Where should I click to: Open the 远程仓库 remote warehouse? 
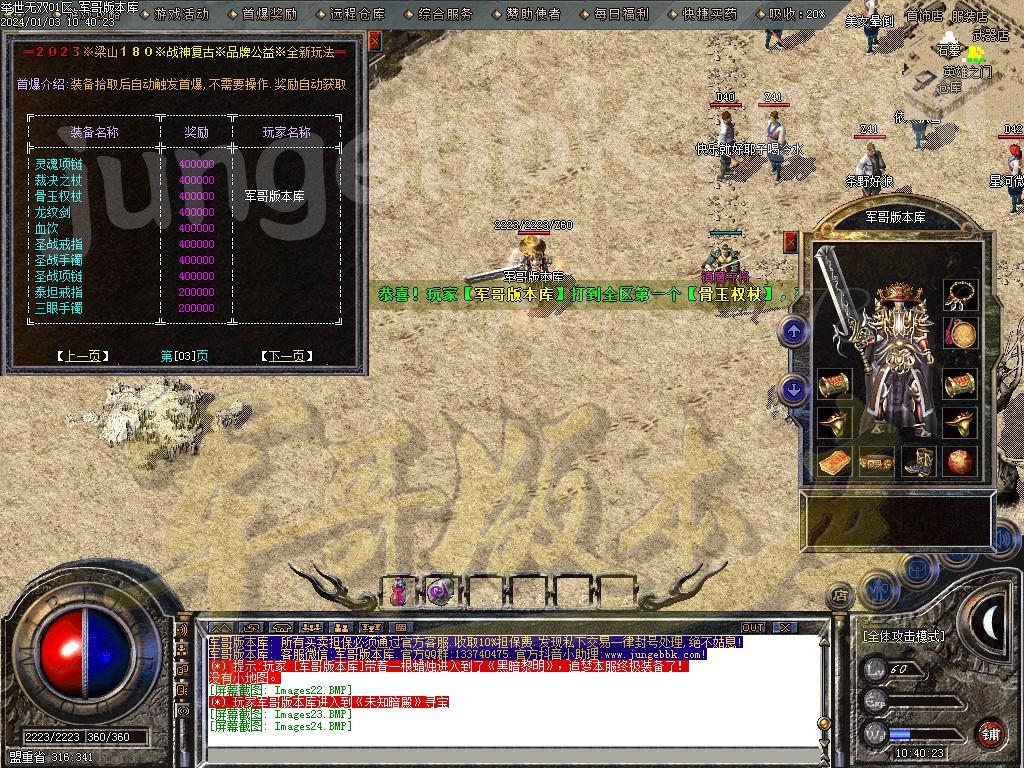(357, 14)
